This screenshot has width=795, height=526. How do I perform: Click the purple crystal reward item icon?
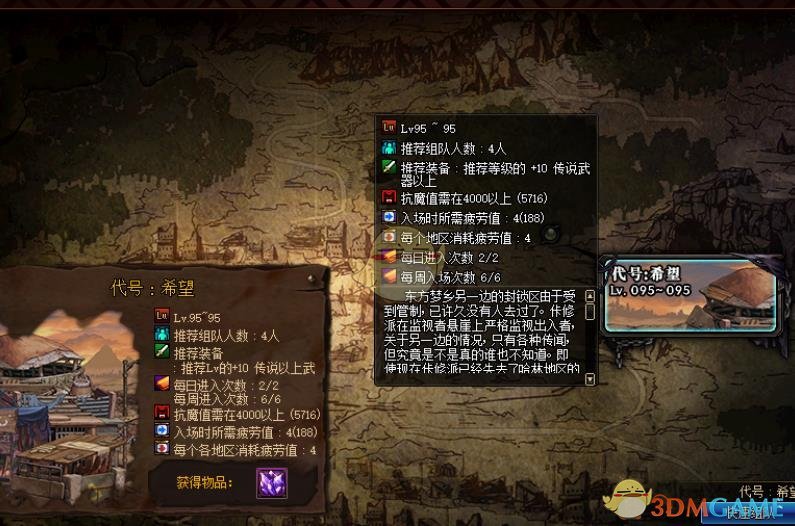[x=271, y=483]
